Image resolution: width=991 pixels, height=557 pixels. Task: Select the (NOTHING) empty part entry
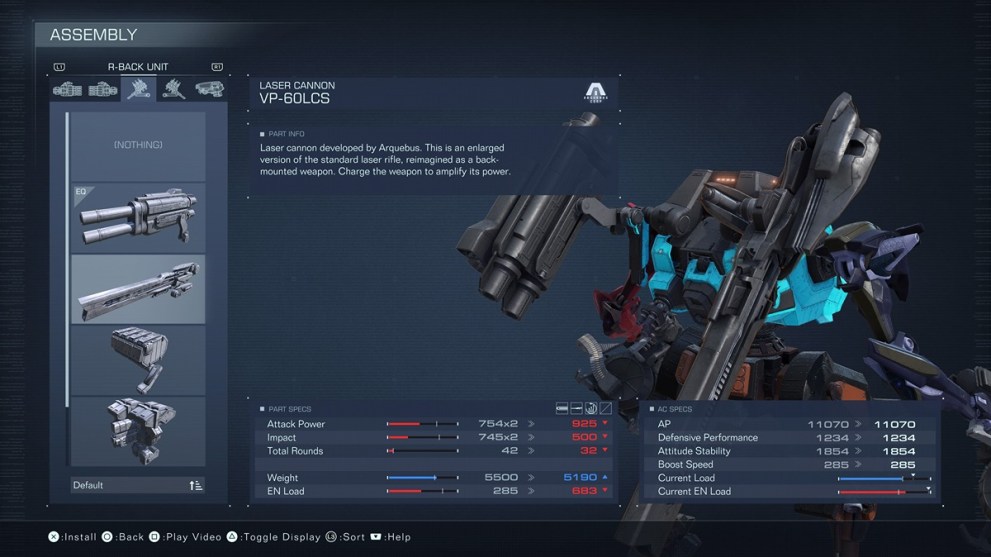point(138,146)
